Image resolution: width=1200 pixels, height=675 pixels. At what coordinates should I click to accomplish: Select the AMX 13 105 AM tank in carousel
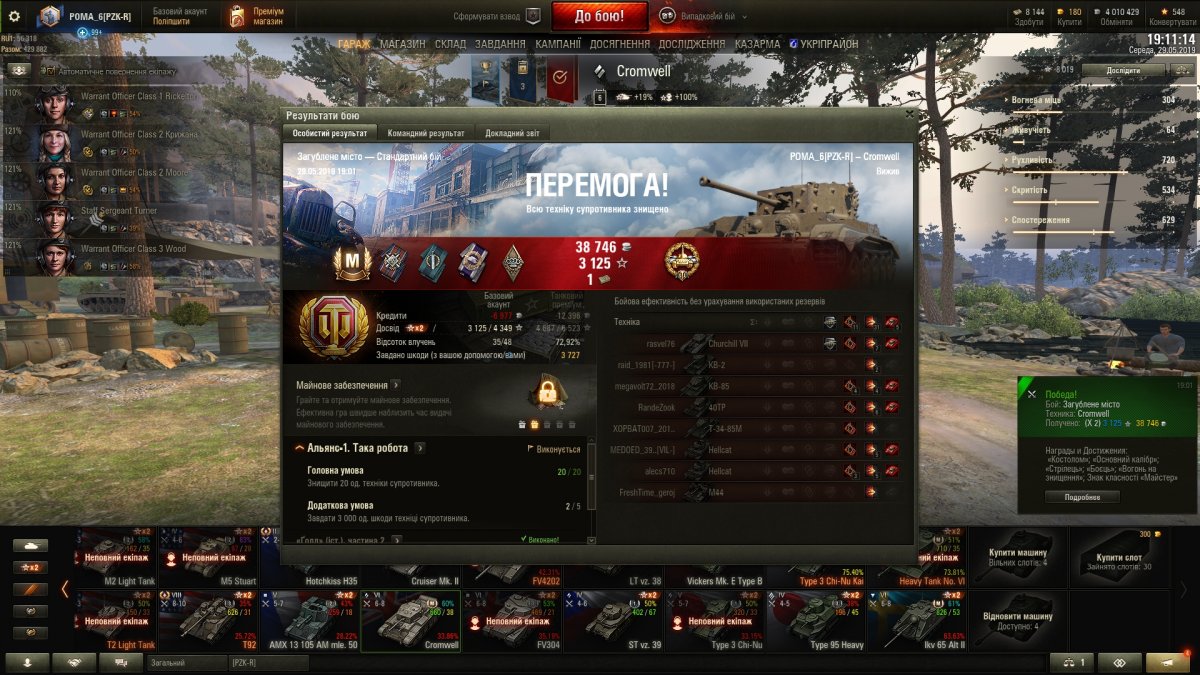pos(307,621)
